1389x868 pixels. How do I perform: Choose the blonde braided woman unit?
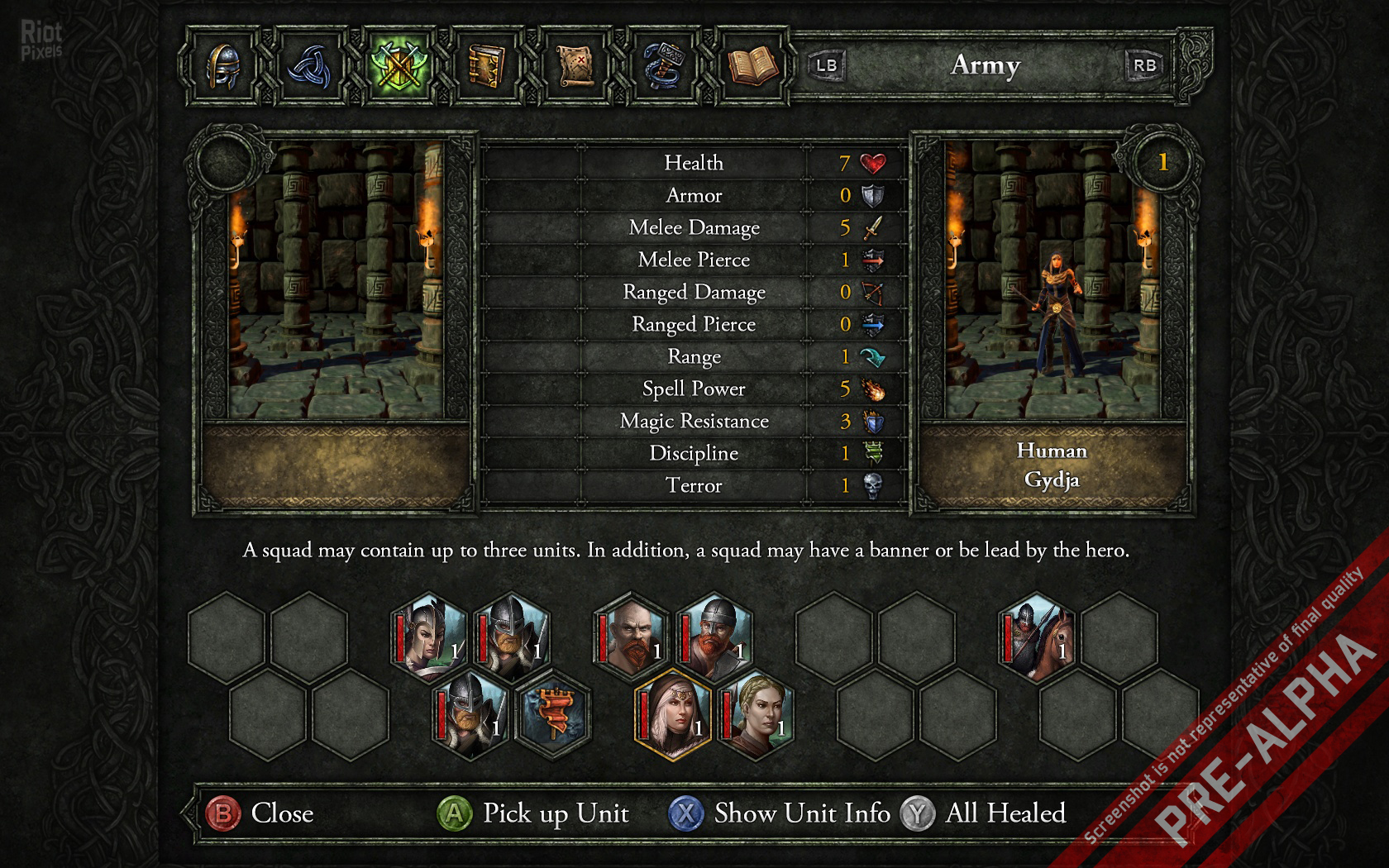755,713
